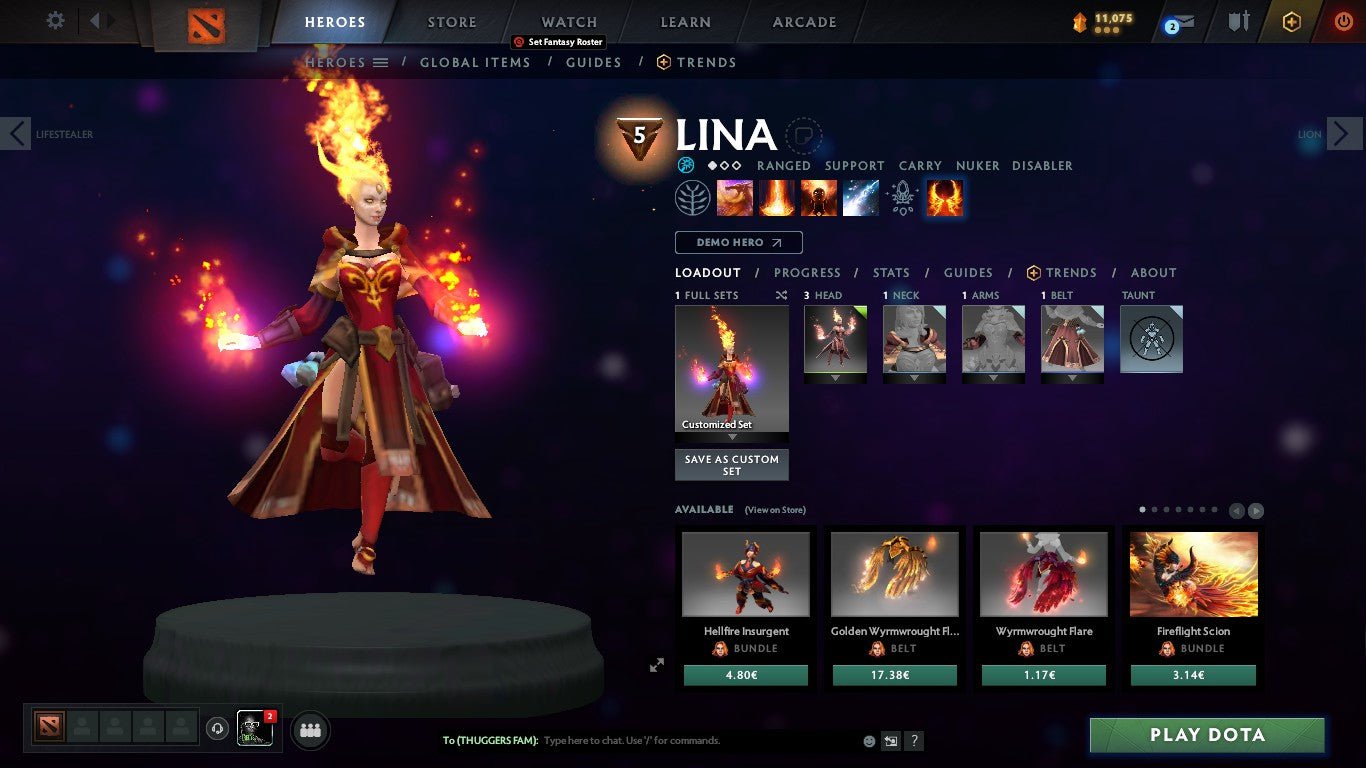The height and width of the screenshot is (768, 1366).
Task: Switch to the STATS tab
Action: click(890, 272)
